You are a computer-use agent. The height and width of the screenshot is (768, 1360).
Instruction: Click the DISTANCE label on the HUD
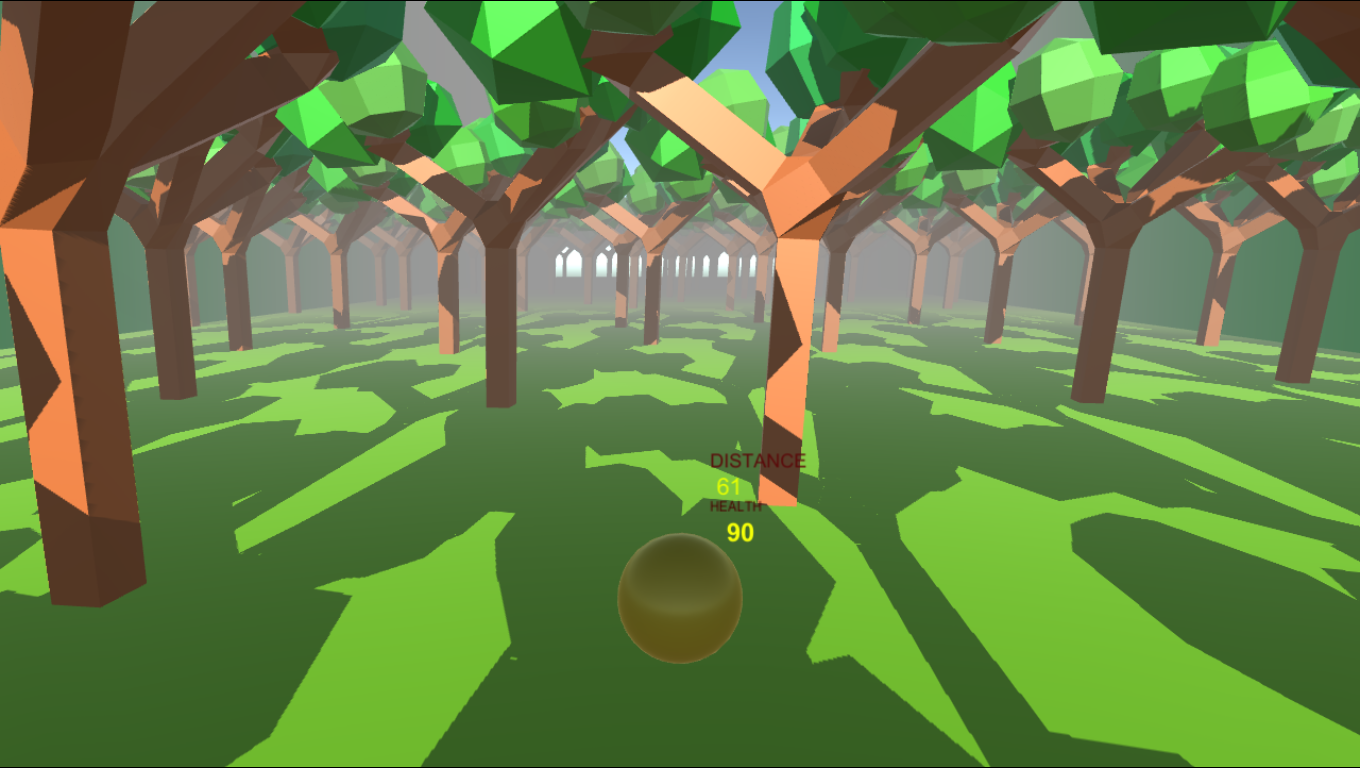click(x=758, y=461)
